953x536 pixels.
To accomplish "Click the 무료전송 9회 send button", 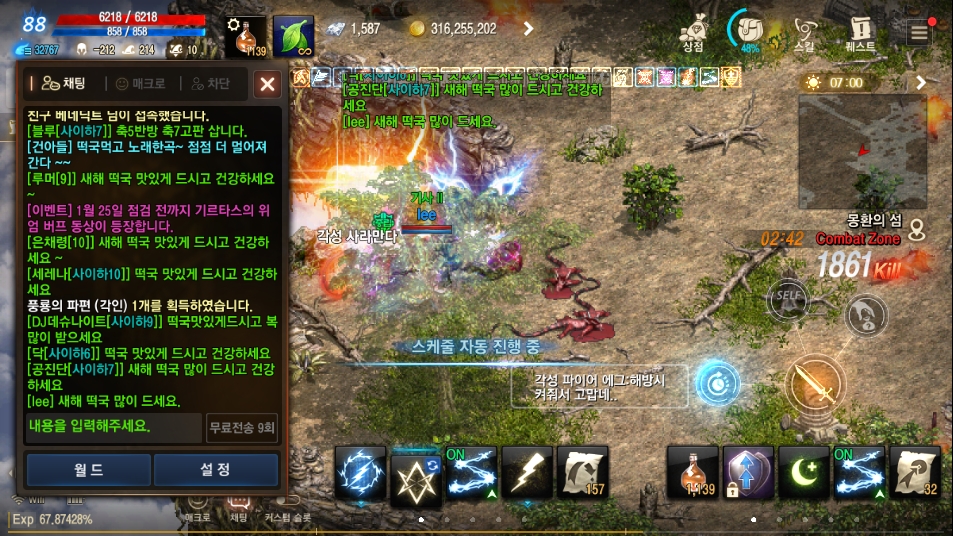I will [x=243, y=427].
